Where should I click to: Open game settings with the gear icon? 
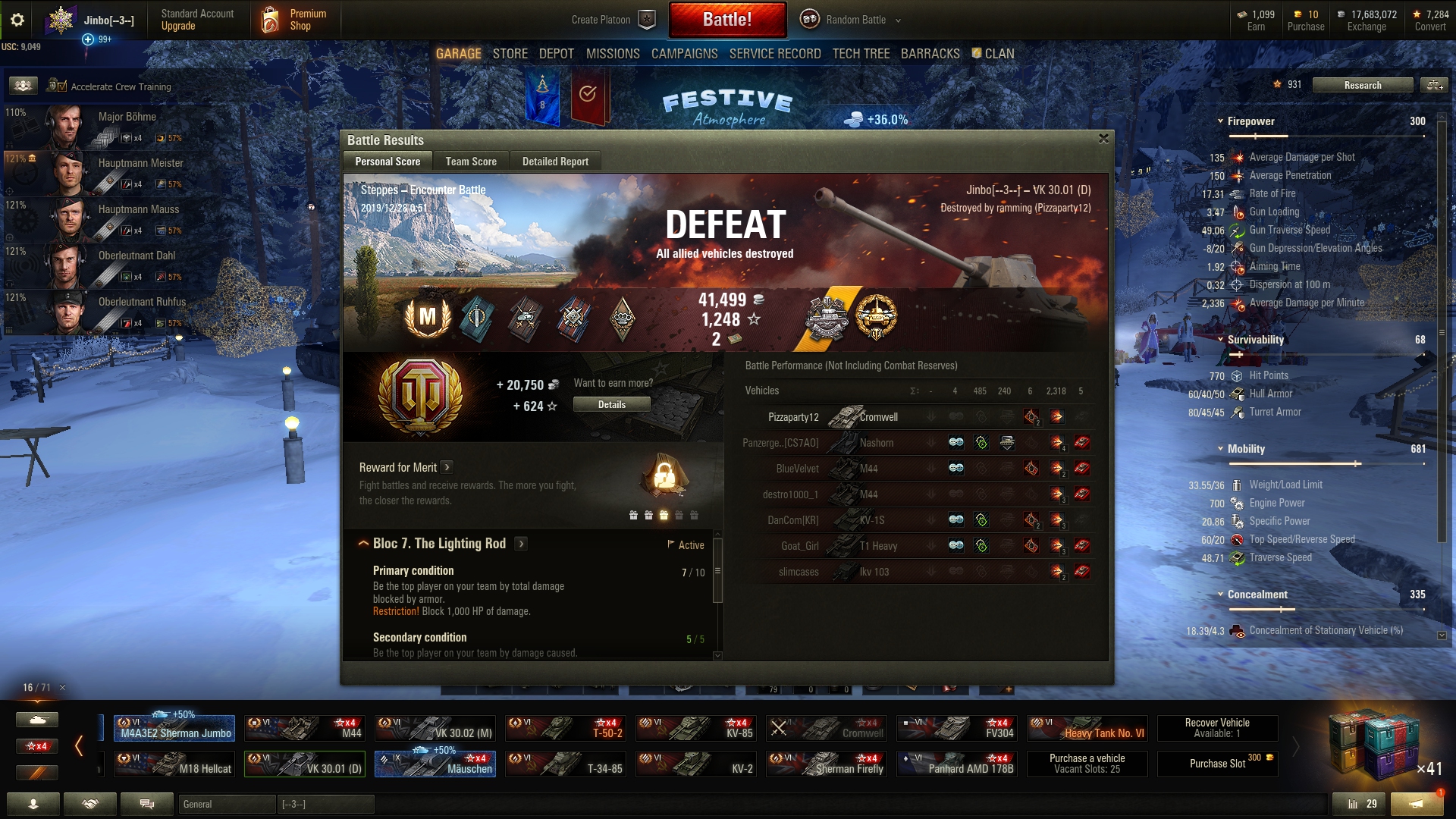coord(17,20)
